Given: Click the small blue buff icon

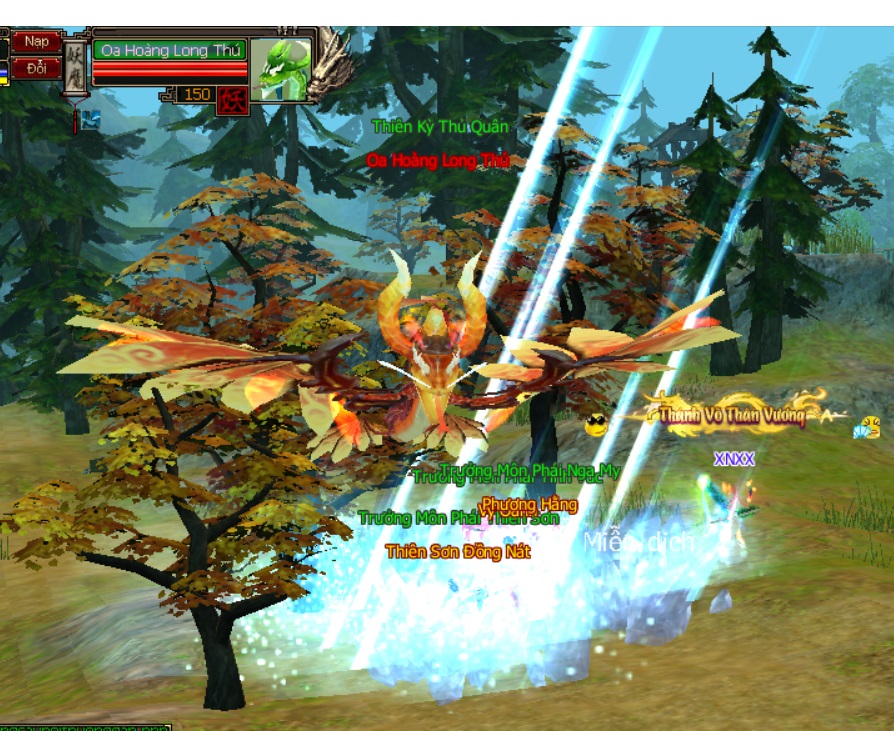Looking at the screenshot, I should (90, 118).
